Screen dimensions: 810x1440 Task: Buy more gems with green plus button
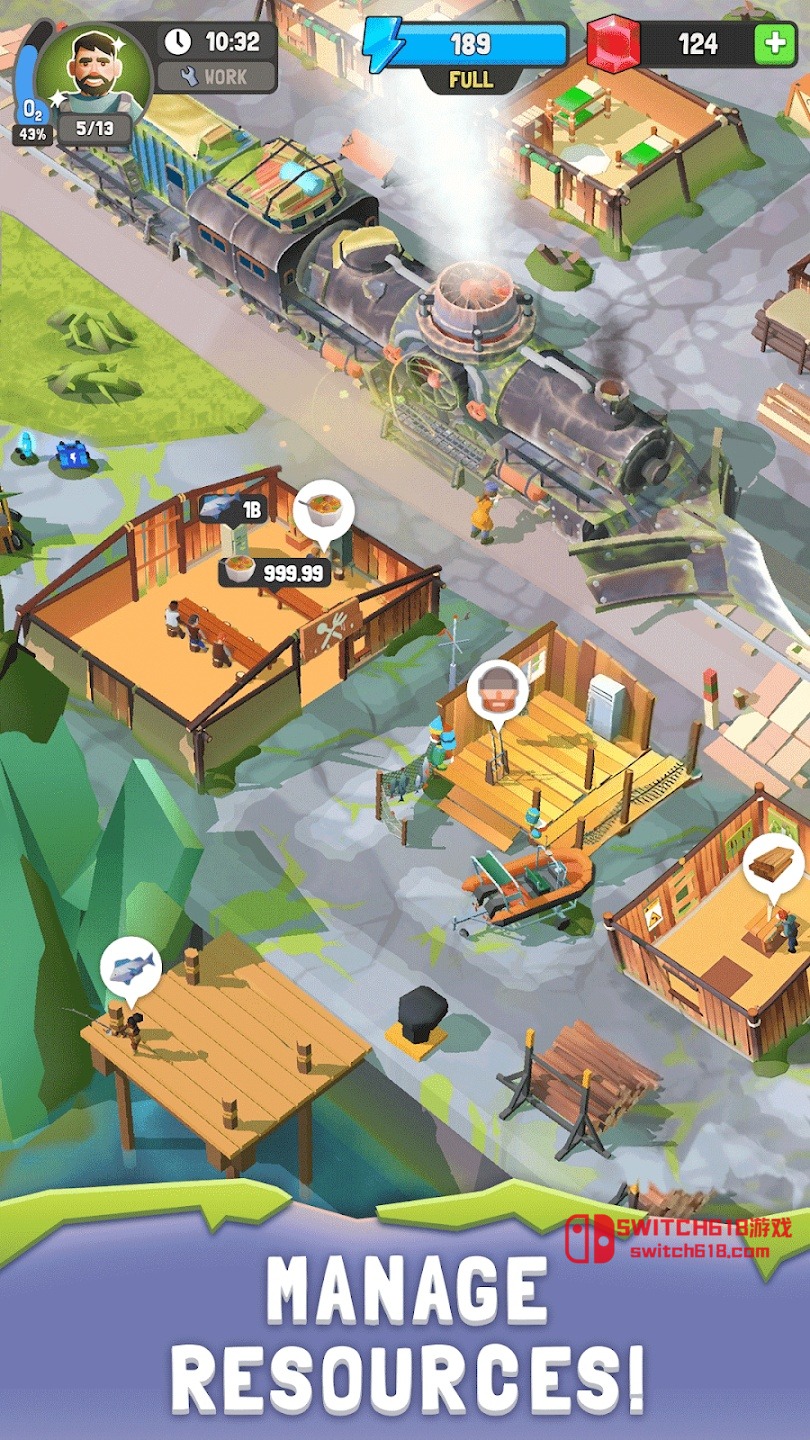coord(773,44)
